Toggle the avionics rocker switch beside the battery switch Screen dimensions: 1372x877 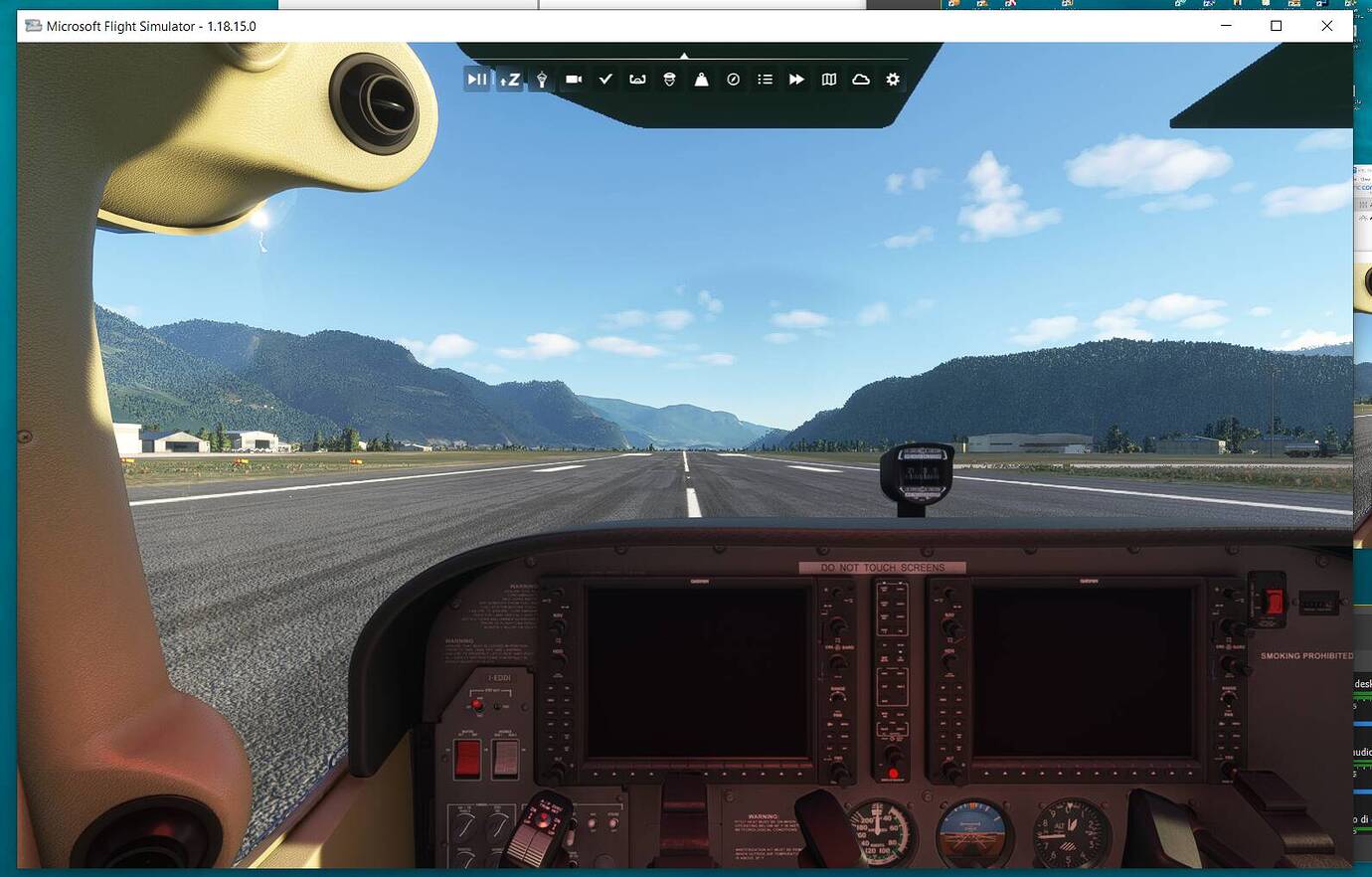click(505, 758)
